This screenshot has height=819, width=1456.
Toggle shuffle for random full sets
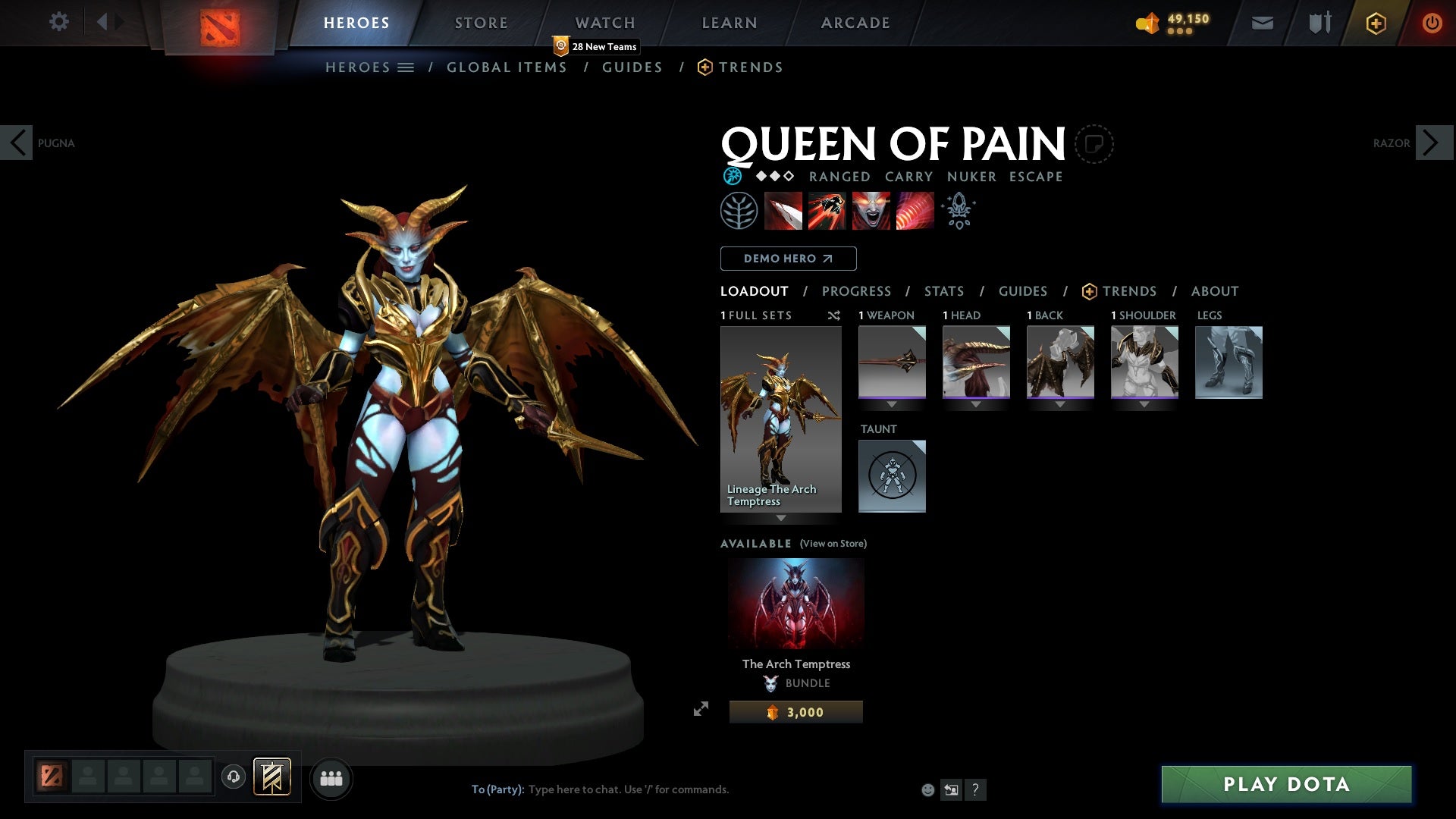(834, 316)
